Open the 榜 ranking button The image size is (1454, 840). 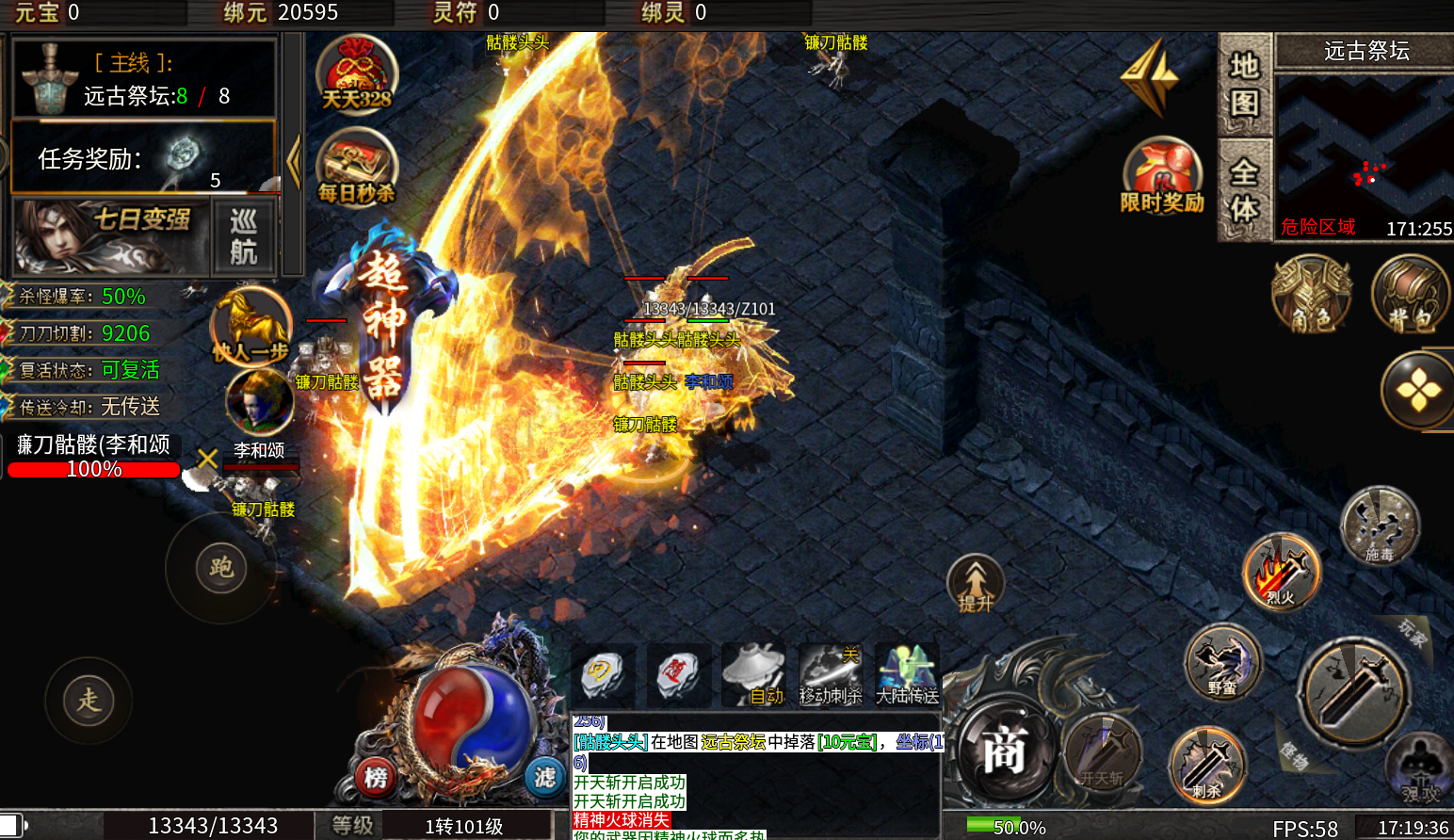point(376,778)
